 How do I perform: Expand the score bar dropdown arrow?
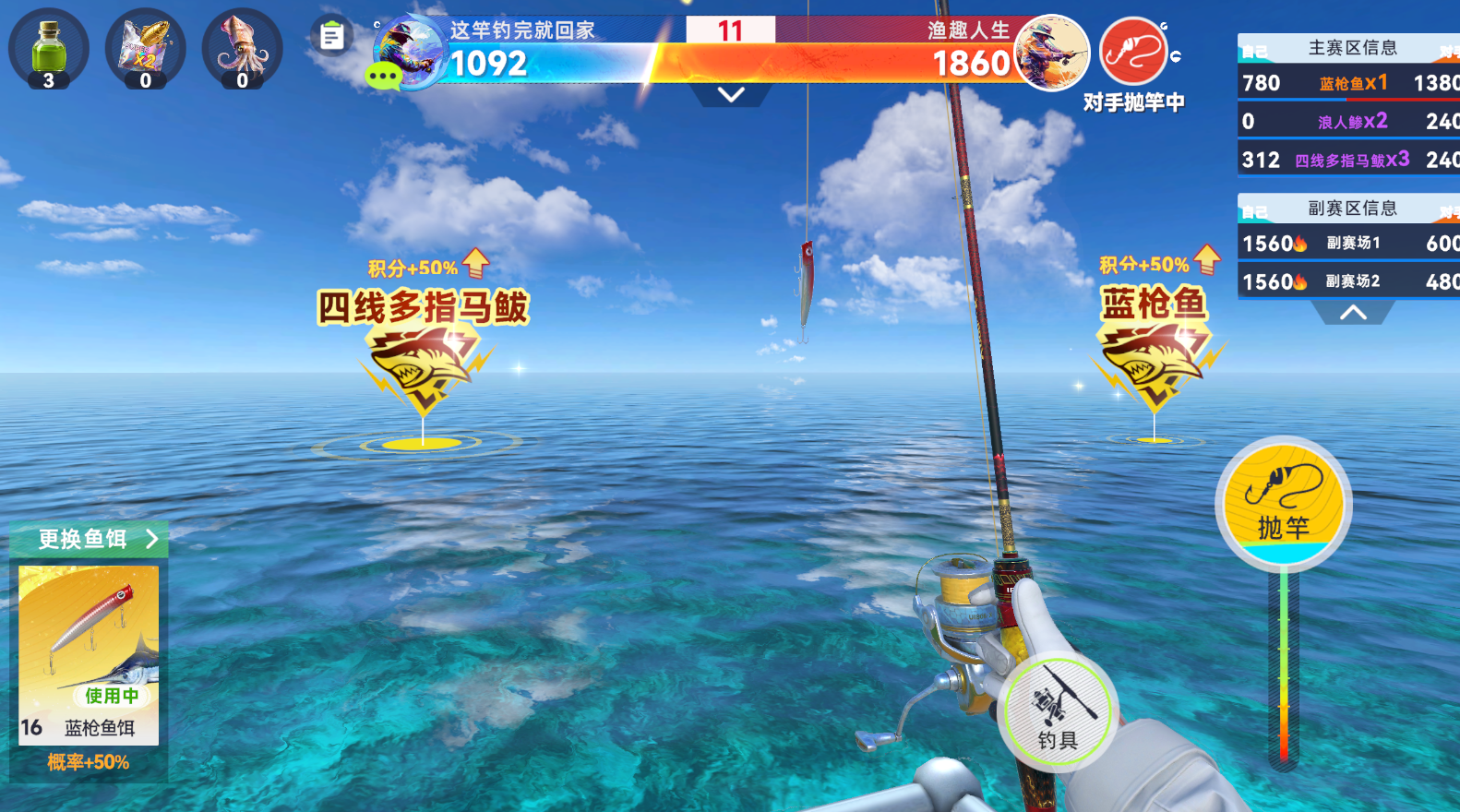click(731, 95)
